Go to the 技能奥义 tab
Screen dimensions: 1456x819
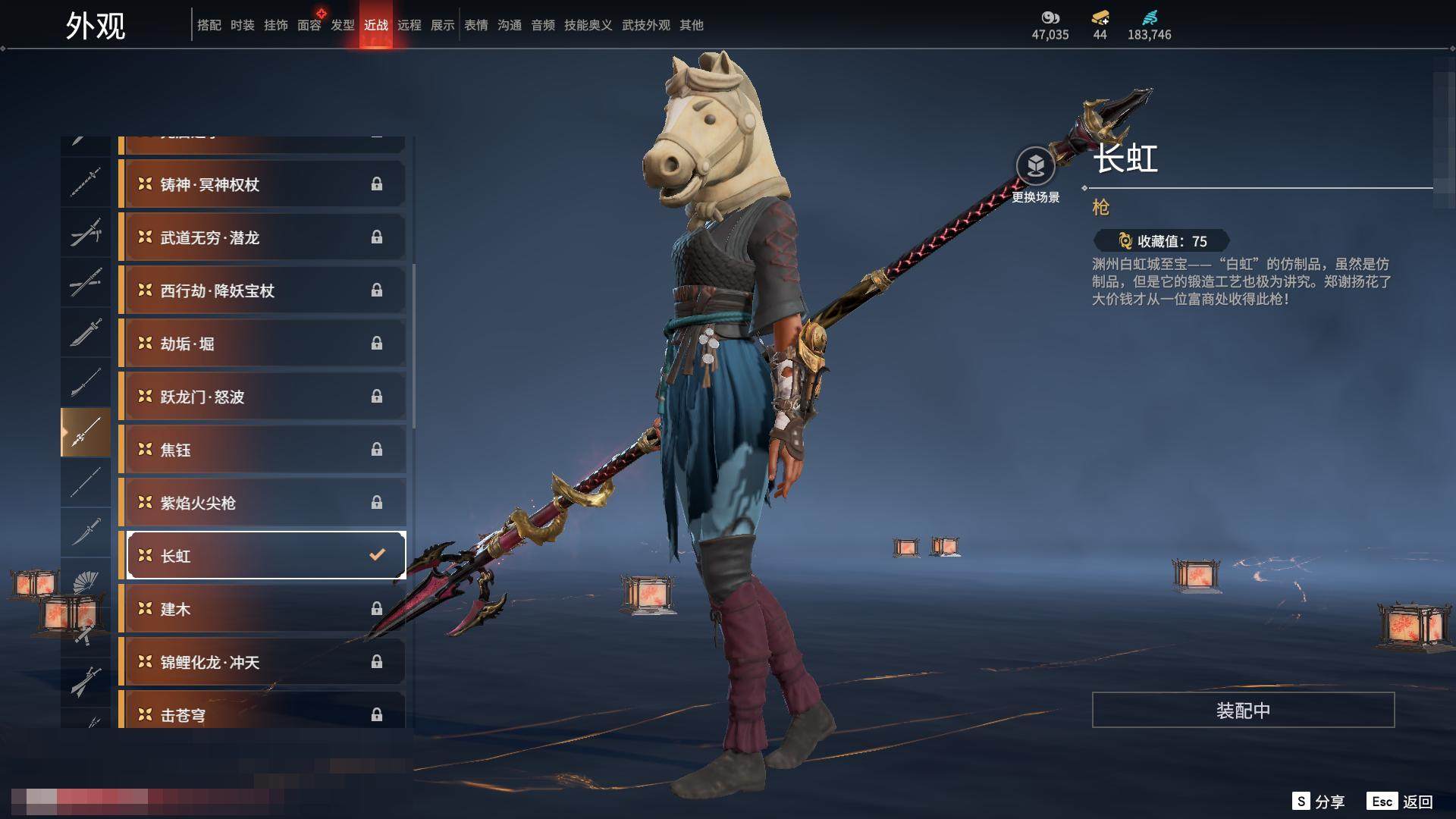coord(588,25)
